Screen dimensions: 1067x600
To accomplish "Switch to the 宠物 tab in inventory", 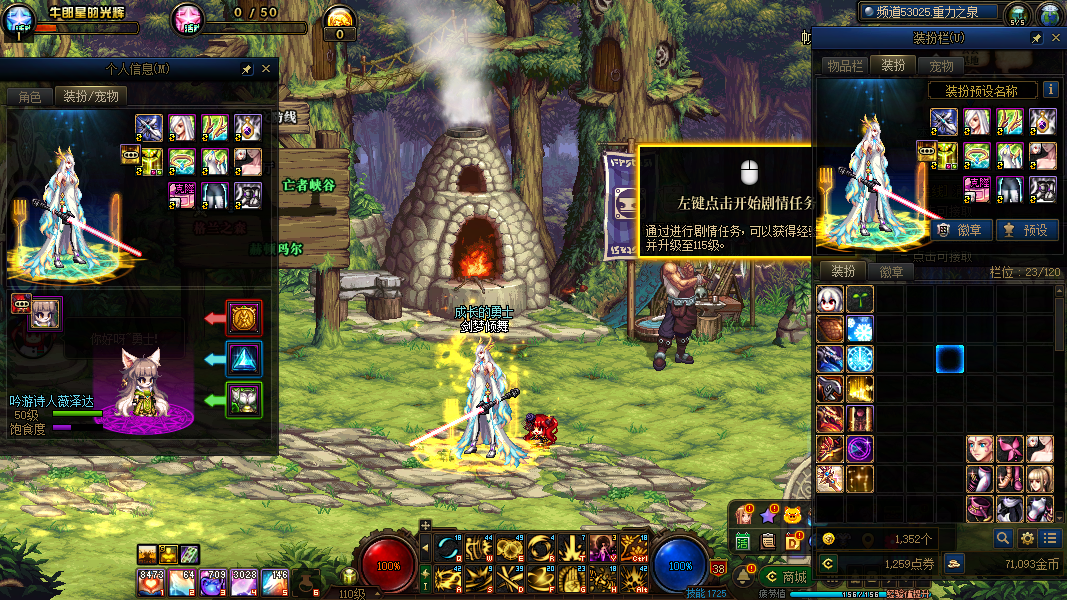I will (x=941, y=66).
